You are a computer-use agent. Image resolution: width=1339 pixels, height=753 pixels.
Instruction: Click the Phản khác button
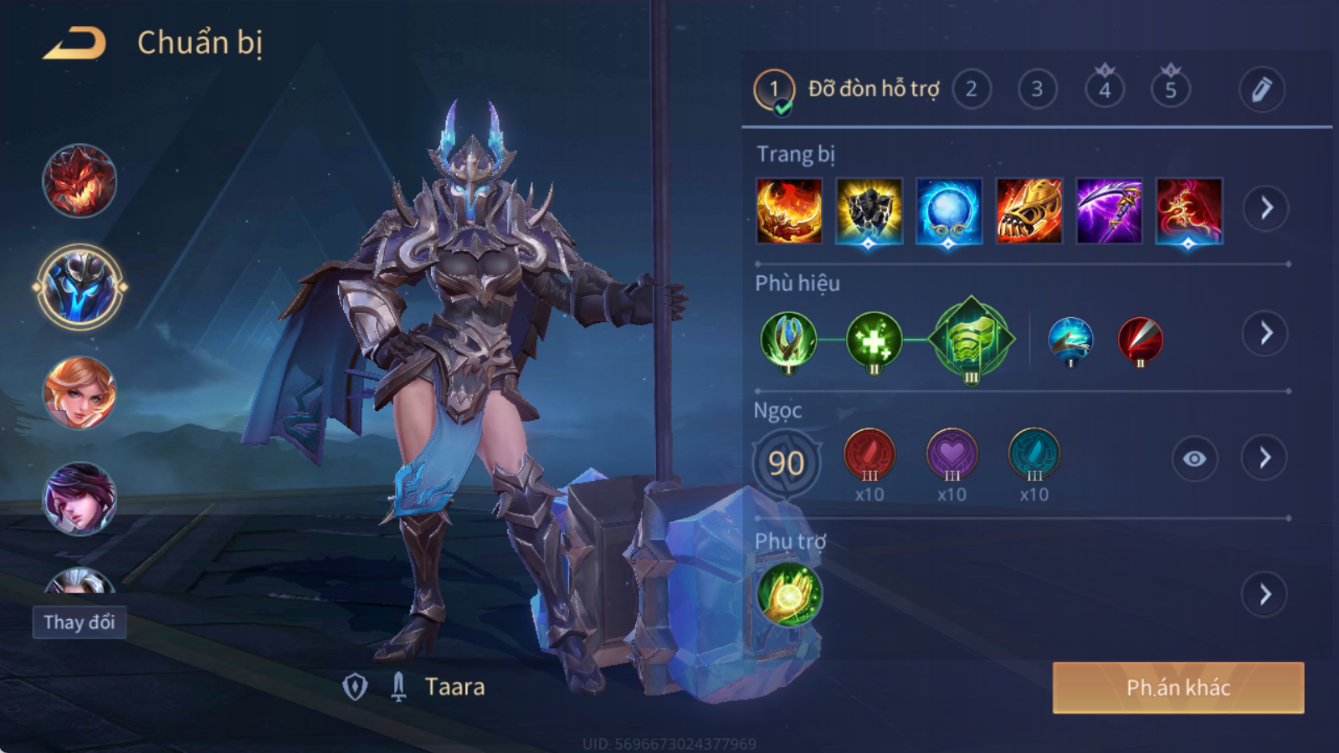[x=1178, y=688]
